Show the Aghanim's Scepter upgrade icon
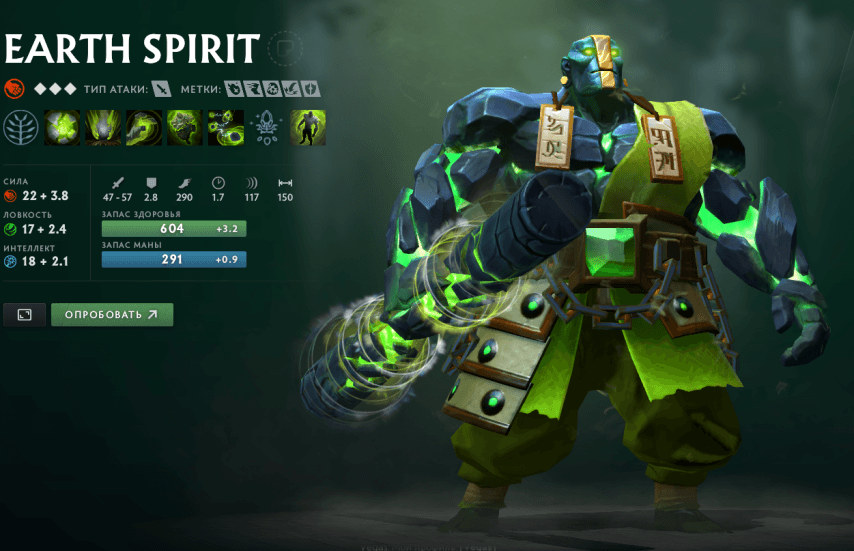Image resolution: width=854 pixels, height=551 pixels. [268, 128]
